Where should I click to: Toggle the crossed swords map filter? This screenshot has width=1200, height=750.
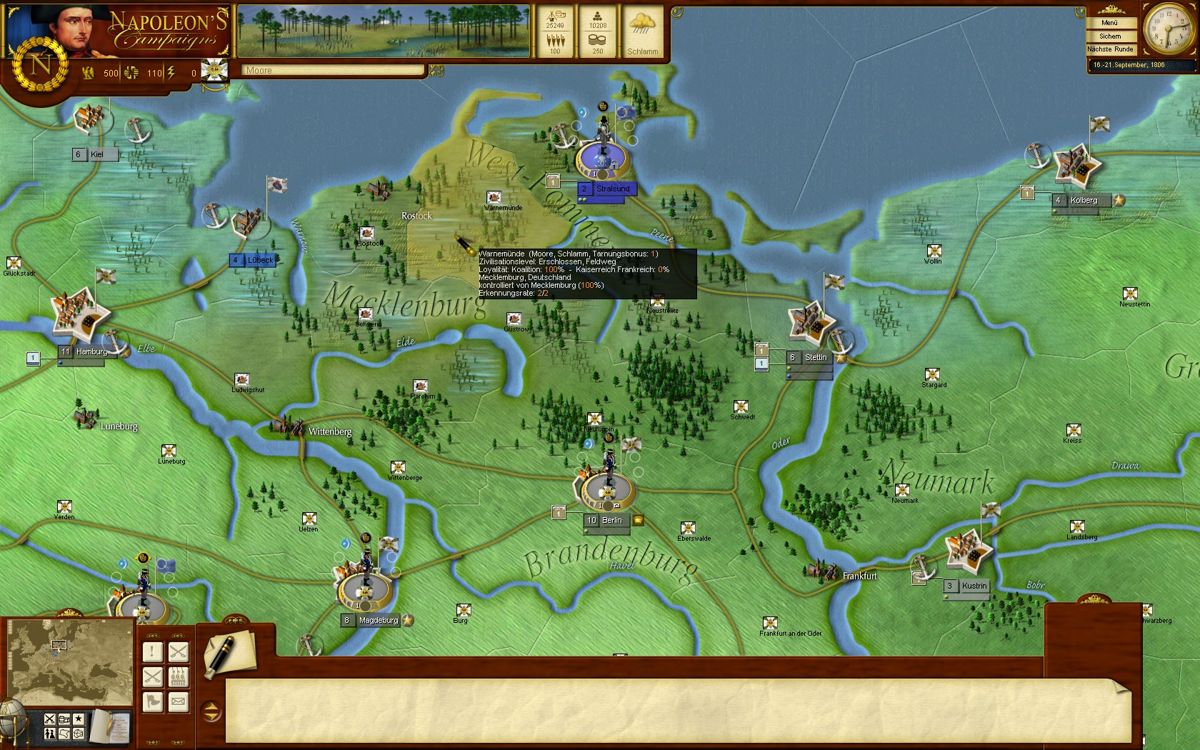click(x=47, y=719)
